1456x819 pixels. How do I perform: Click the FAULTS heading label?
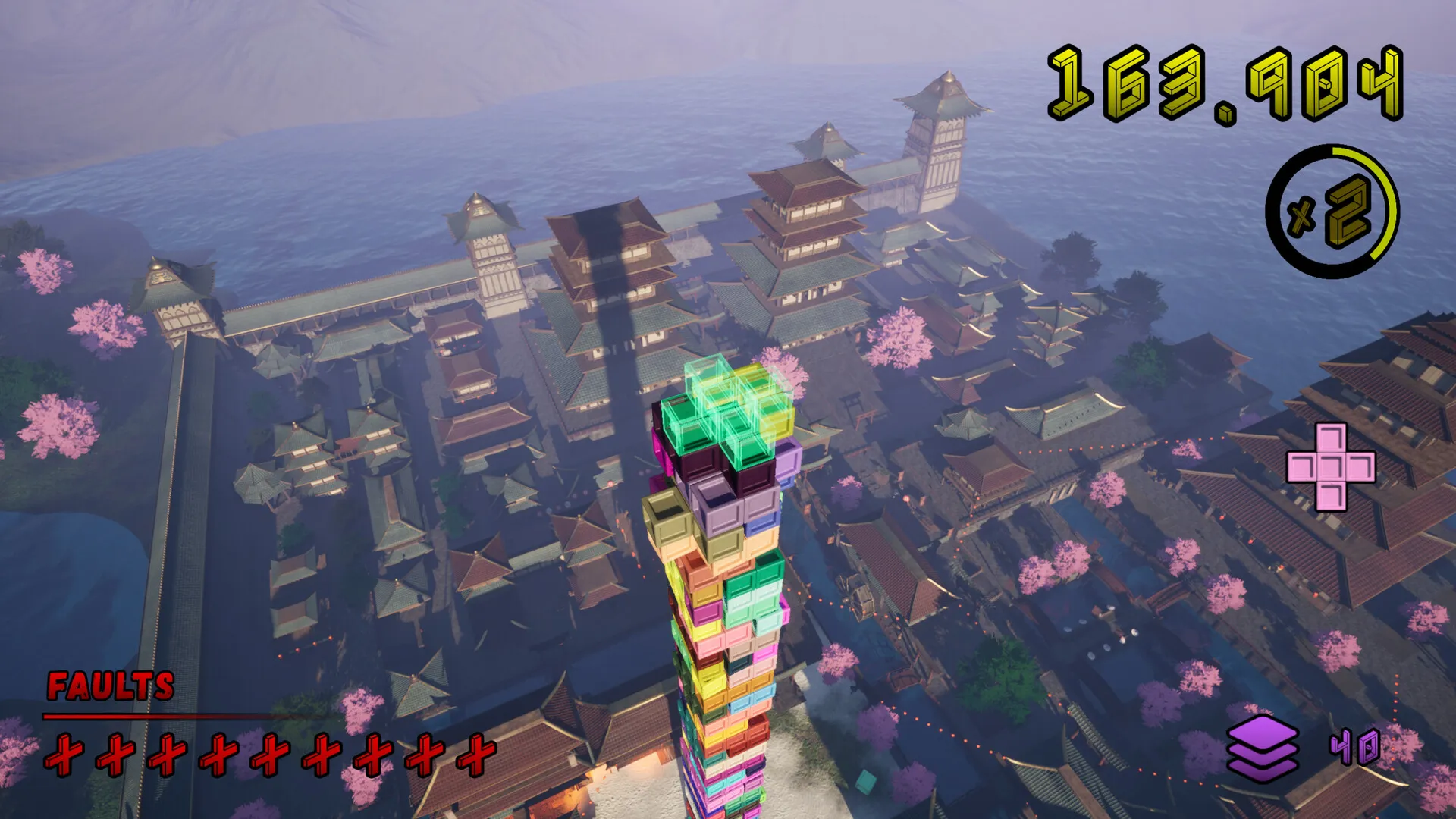[108, 687]
